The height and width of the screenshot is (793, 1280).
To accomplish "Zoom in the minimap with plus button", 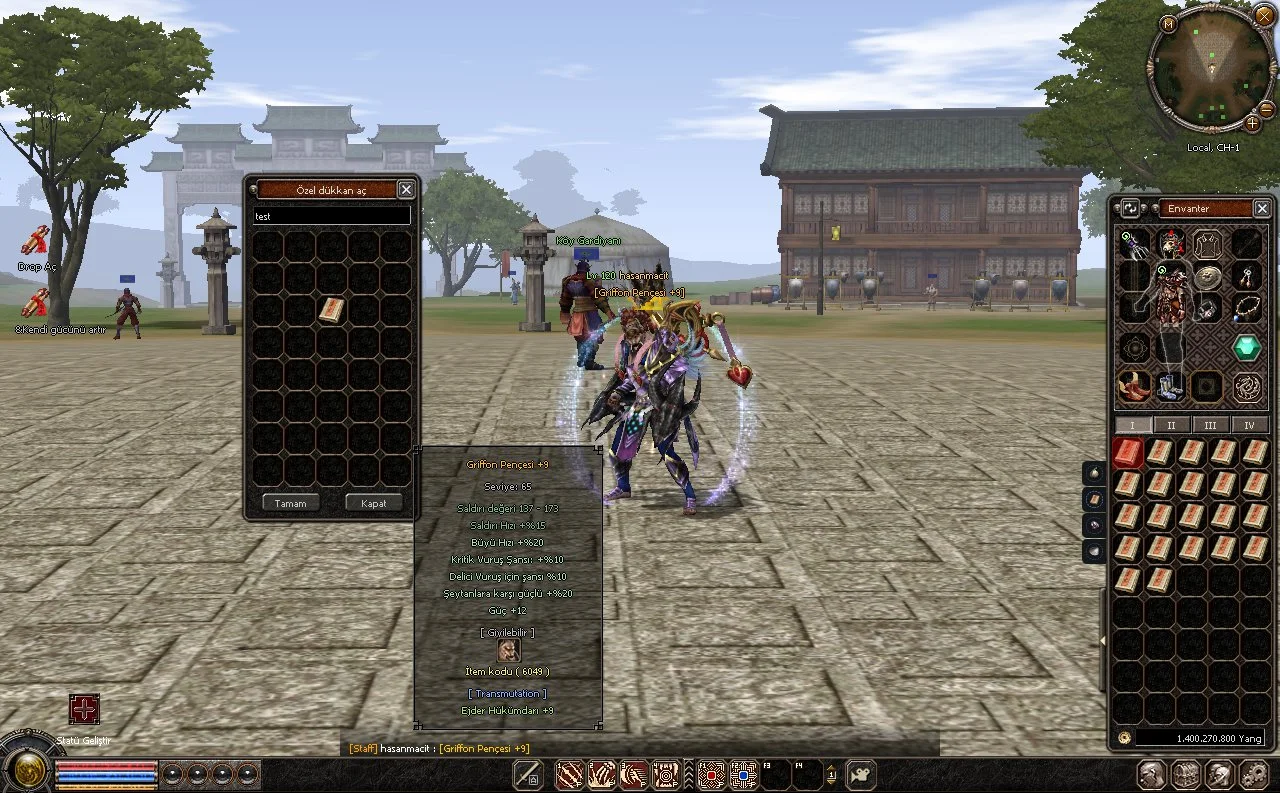I will pyautogui.click(x=1252, y=123).
